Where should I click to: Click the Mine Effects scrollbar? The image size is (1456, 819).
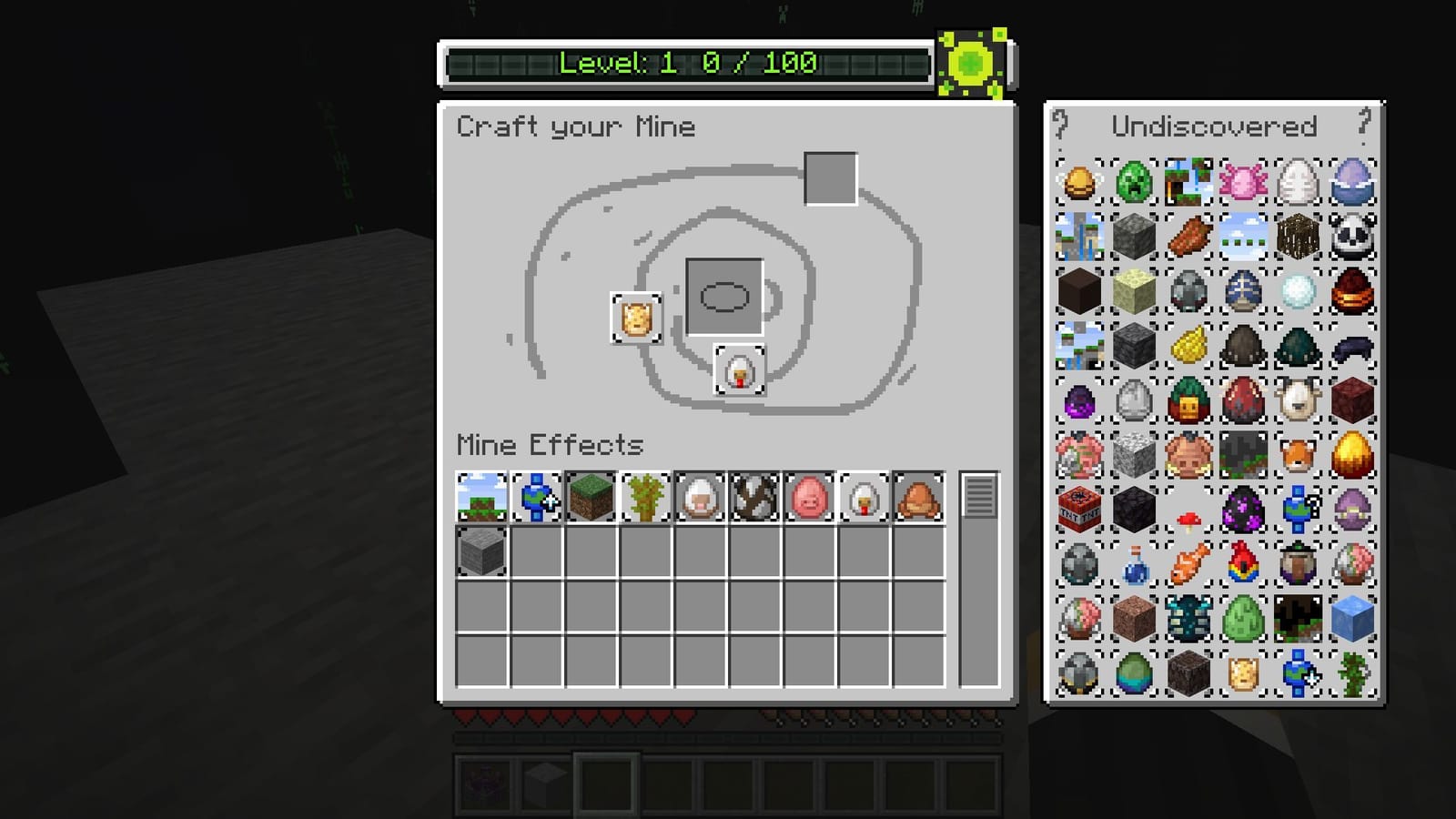click(978, 496)
